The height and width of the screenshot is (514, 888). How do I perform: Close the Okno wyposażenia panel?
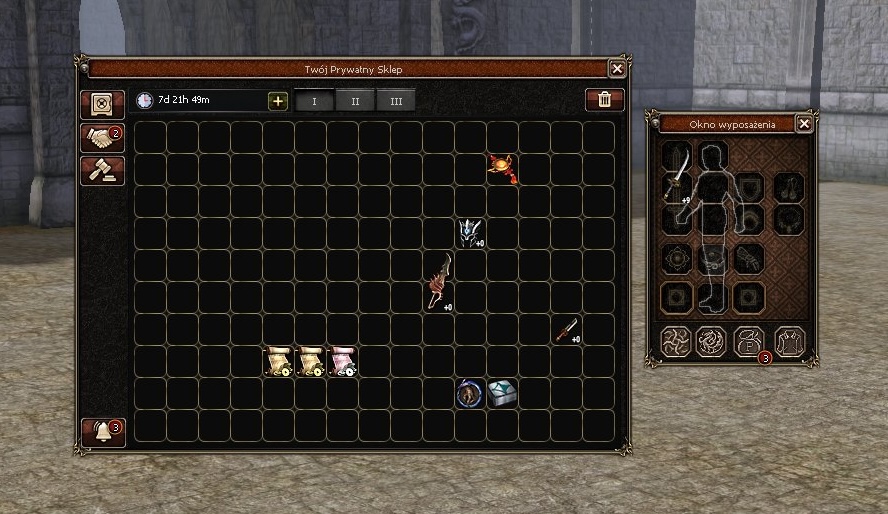pos(804,124)
